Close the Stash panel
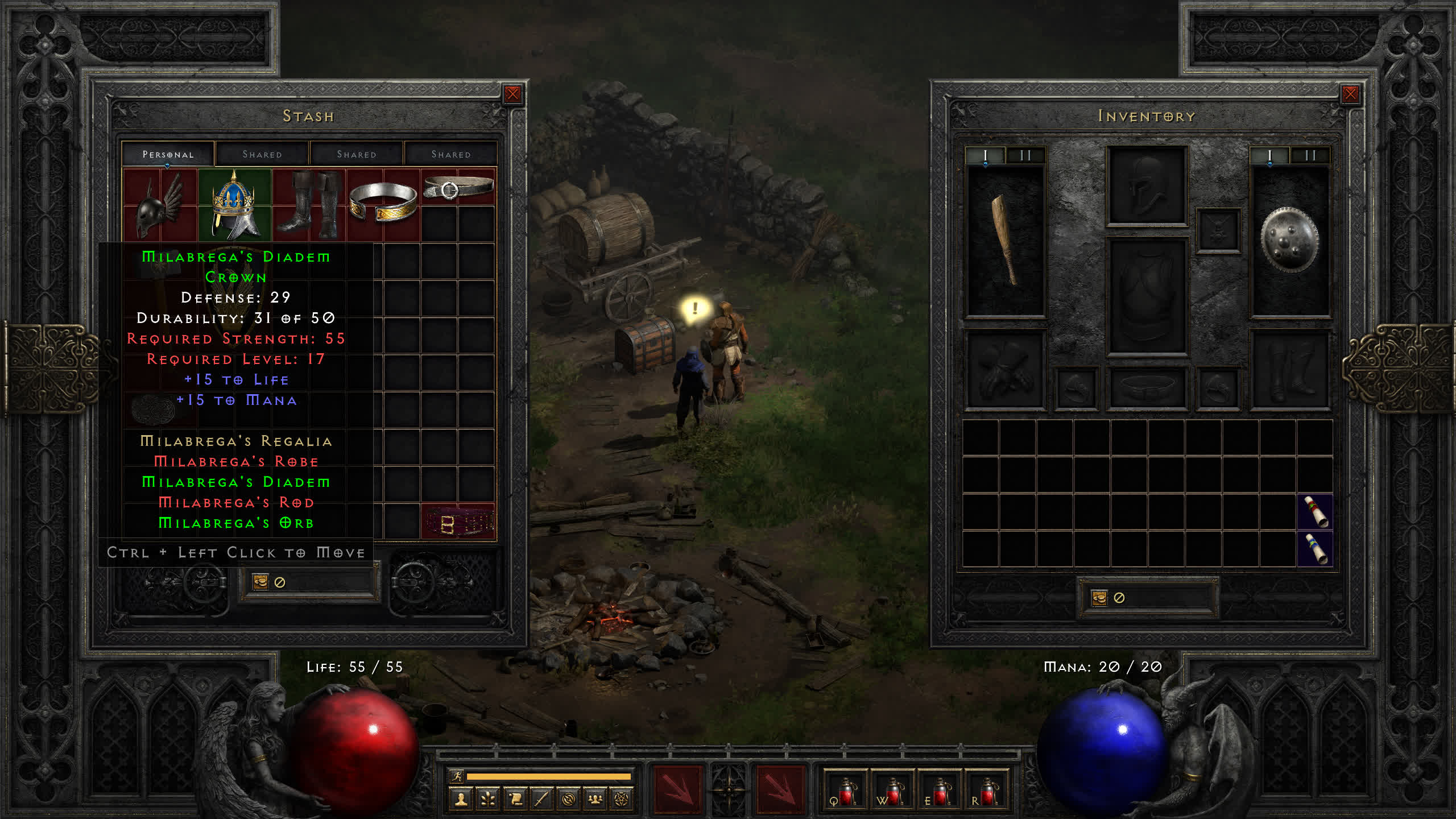 tap(512, 94)
